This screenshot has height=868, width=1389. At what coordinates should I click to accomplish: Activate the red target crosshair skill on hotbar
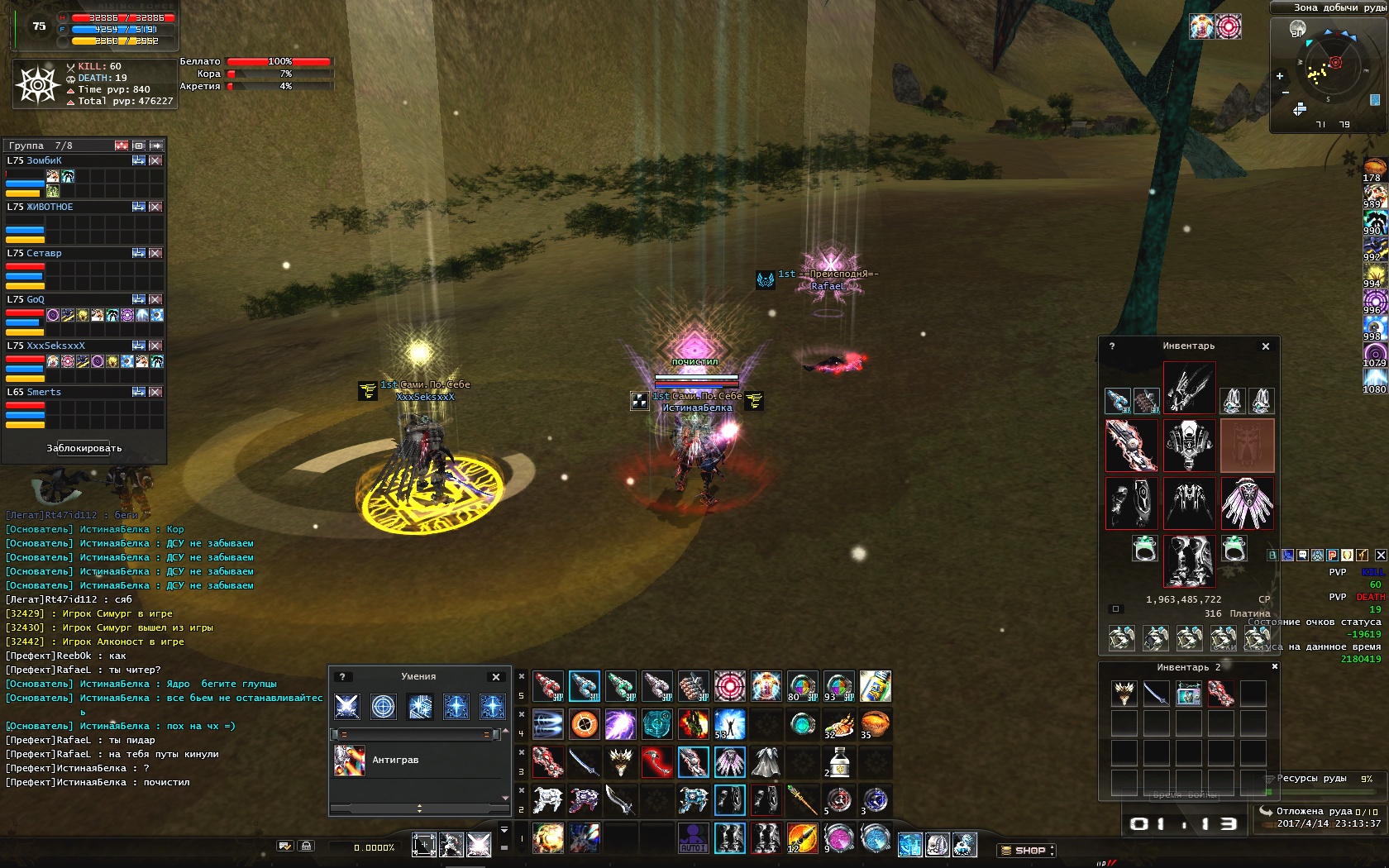point(729,686)
